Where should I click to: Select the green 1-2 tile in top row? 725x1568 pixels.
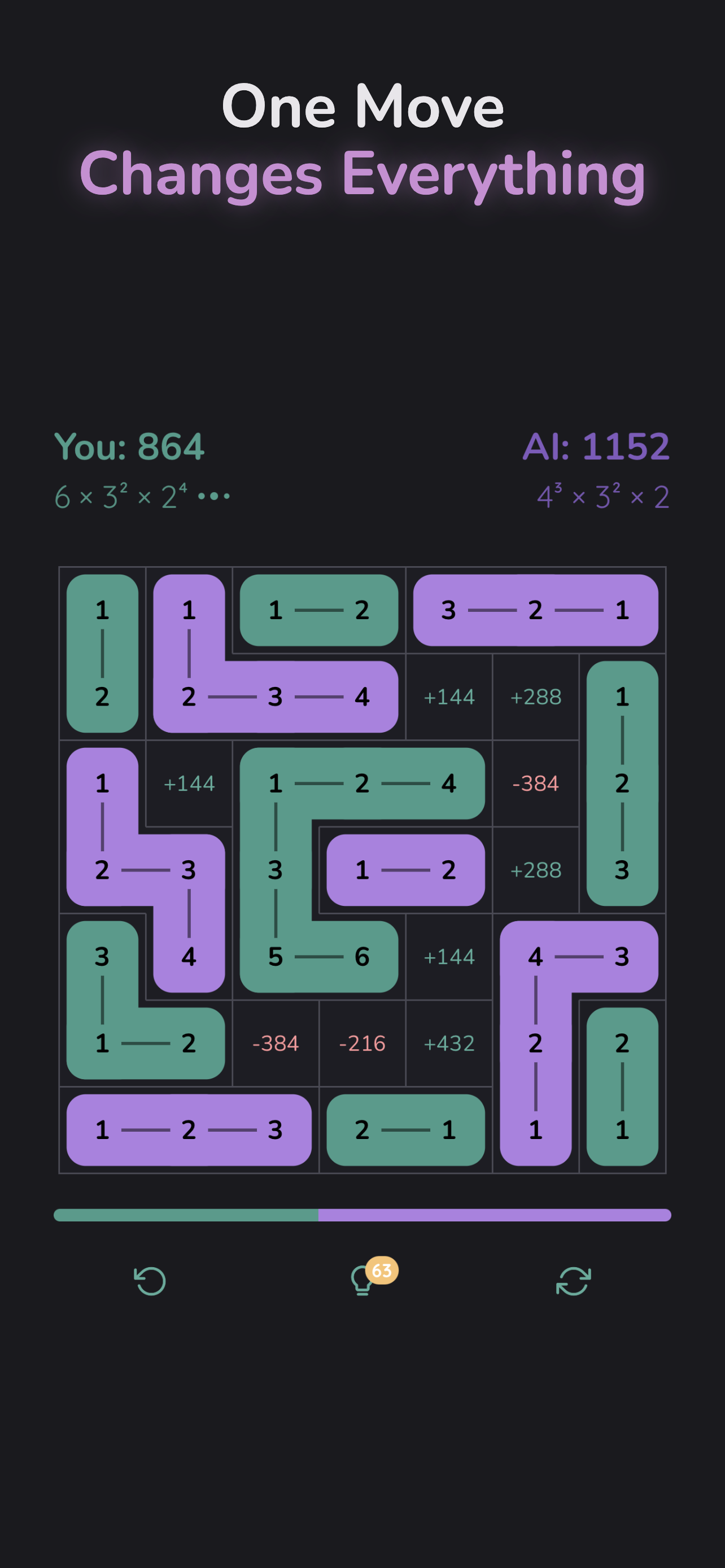coord(319,610)
